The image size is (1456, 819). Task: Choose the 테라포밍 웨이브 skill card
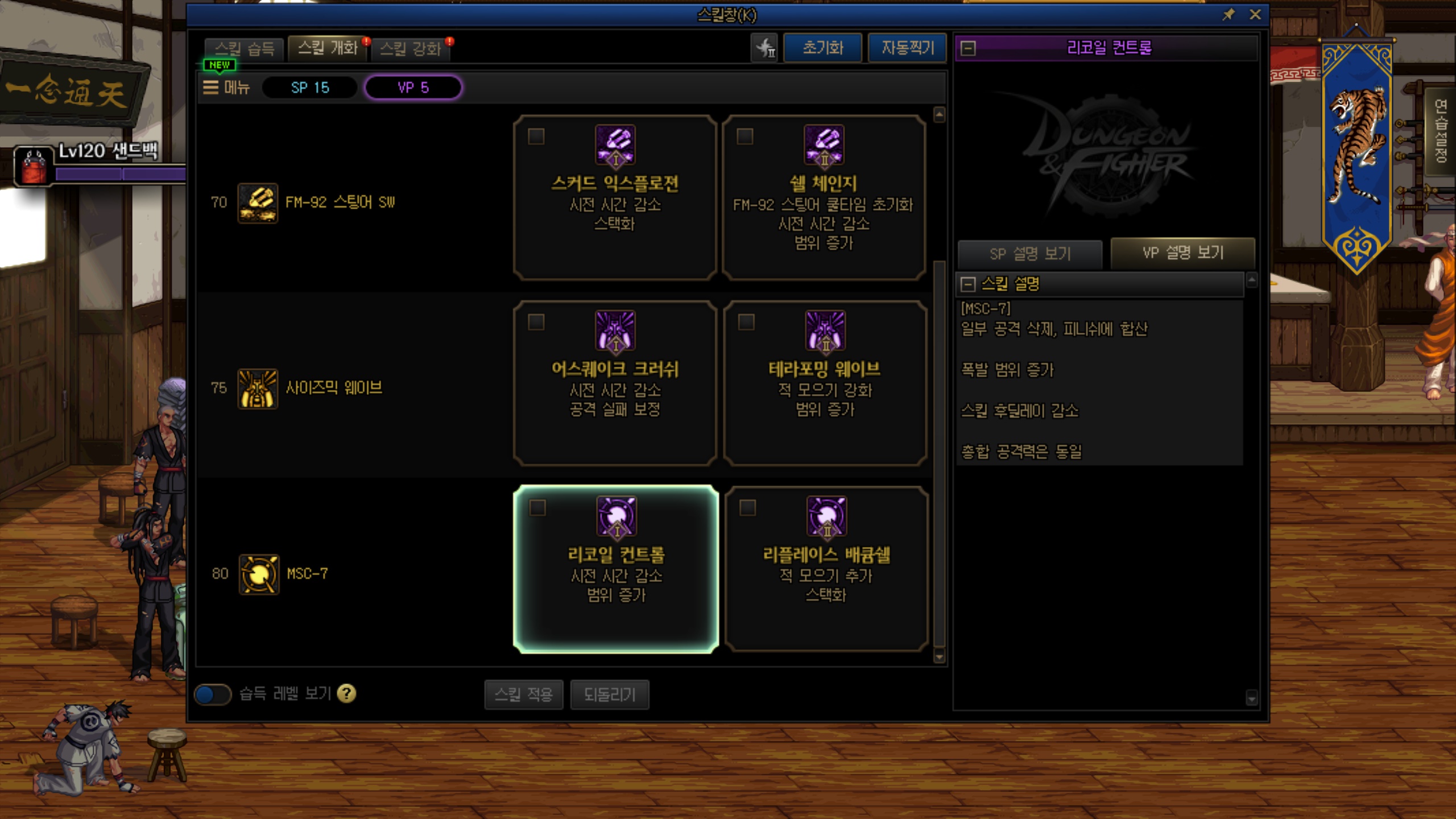[x=825, y=383]
